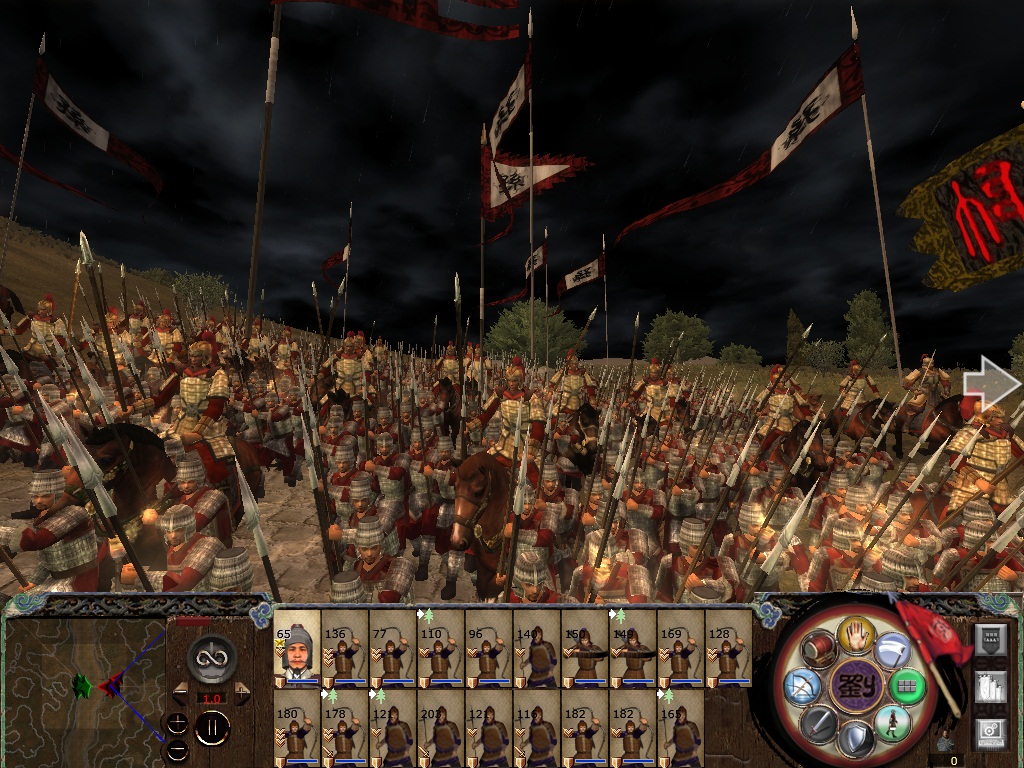Select the unit card with 180 men

[x=297, y=728]
